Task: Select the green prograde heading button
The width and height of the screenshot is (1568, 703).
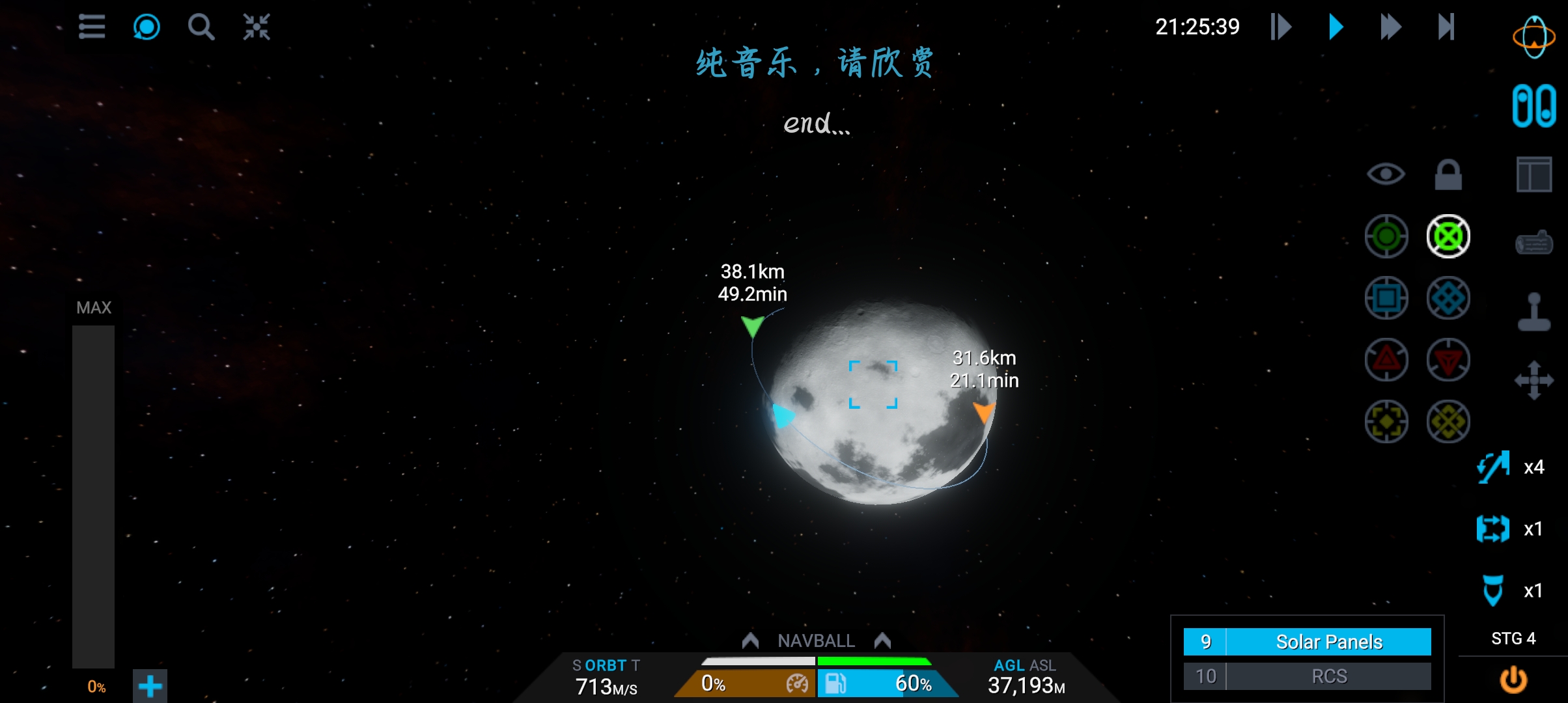Action: click(1386, 236)
